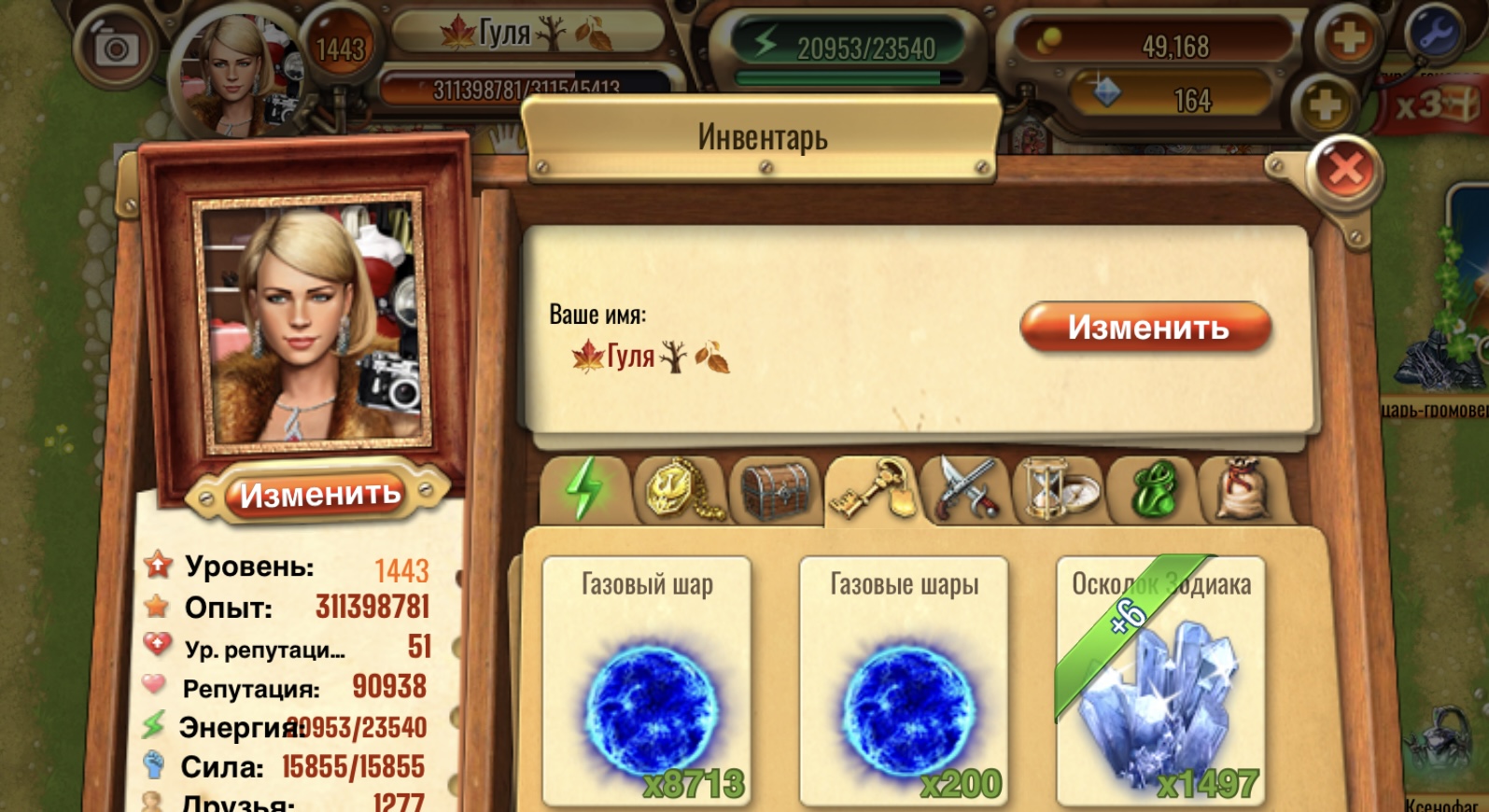The image size is (1489, 812).
Task: Show the green pouch tab
Action: 1152,489
